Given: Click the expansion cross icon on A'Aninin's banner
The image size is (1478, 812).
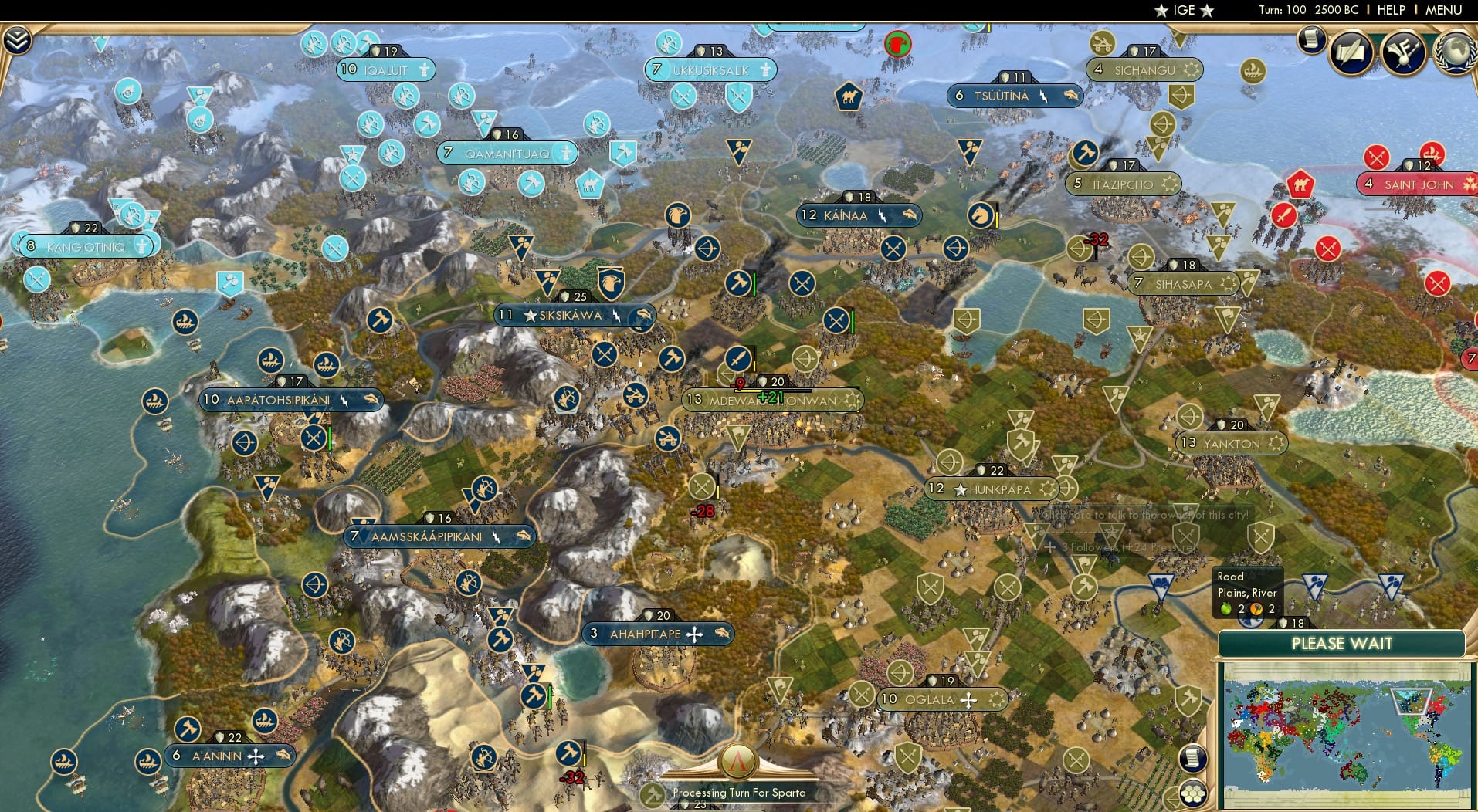Looking at the screenshot, I should click(255, 756).
